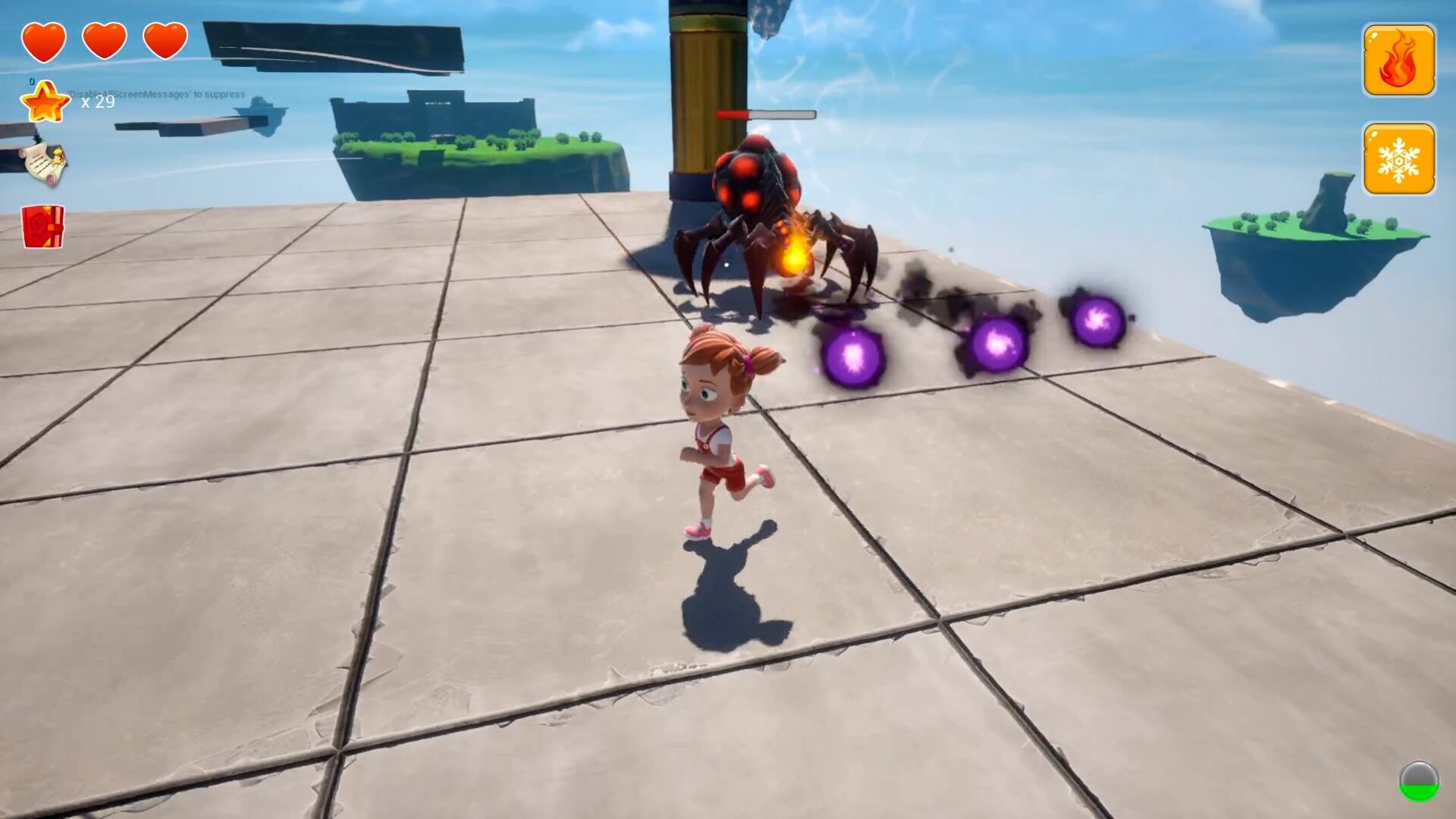Activate the snowflake ice ability icon
The image size is (1456, 819).
(1398, 159)
